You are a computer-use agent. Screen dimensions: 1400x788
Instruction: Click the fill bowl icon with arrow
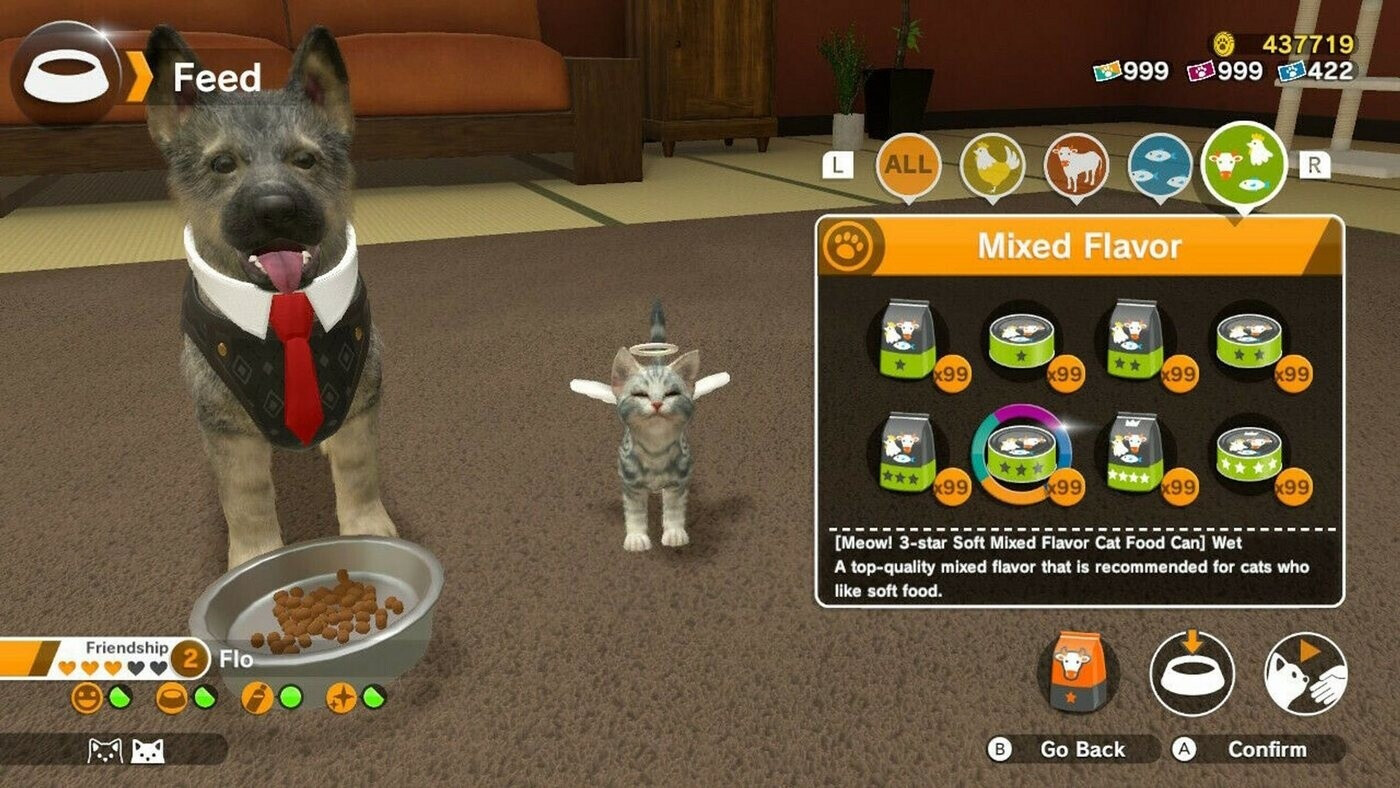[x=1192, y=673]
